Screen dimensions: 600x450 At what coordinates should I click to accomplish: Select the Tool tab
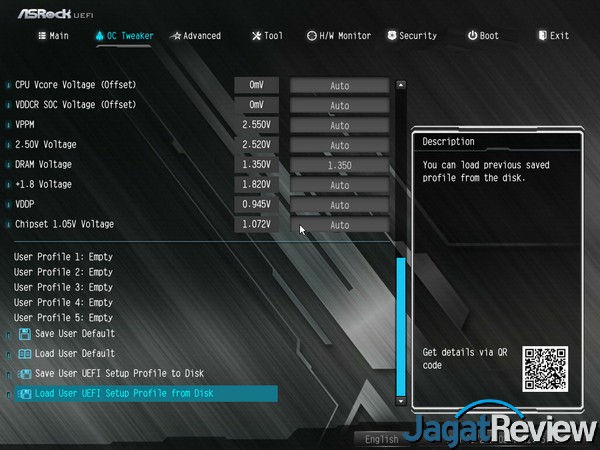pyautogui.click(x=266, y=36)
